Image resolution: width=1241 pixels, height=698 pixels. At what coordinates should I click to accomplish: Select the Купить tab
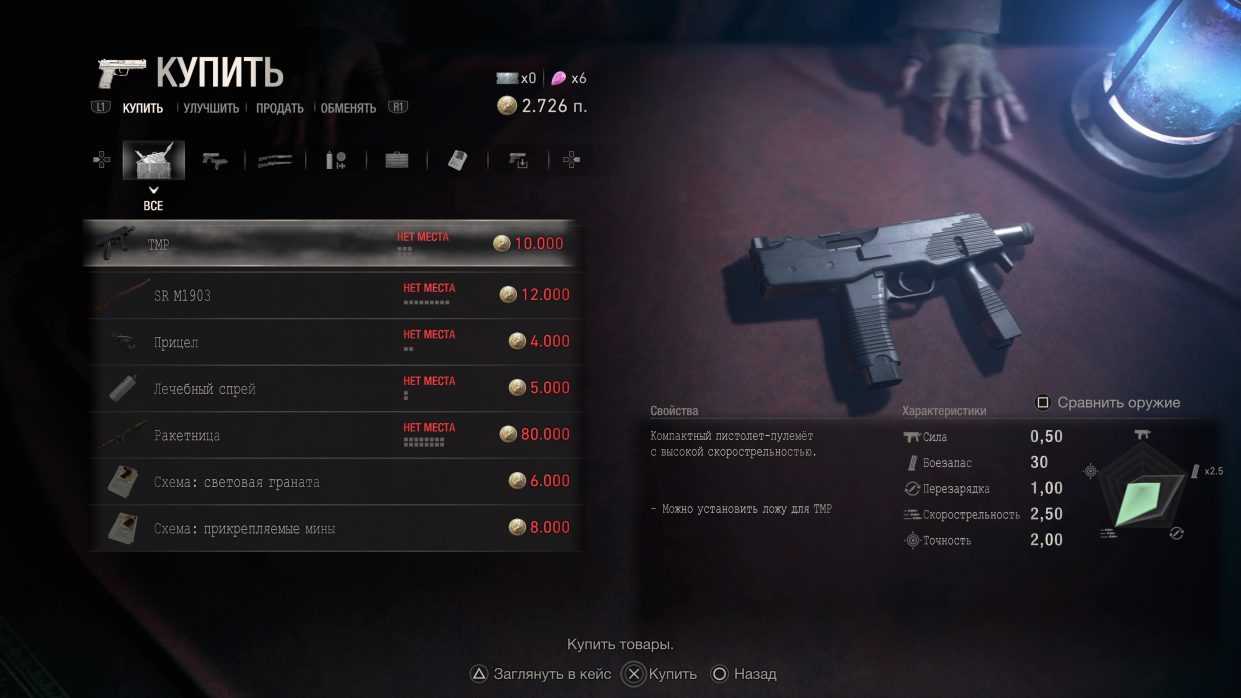point(143,108)
